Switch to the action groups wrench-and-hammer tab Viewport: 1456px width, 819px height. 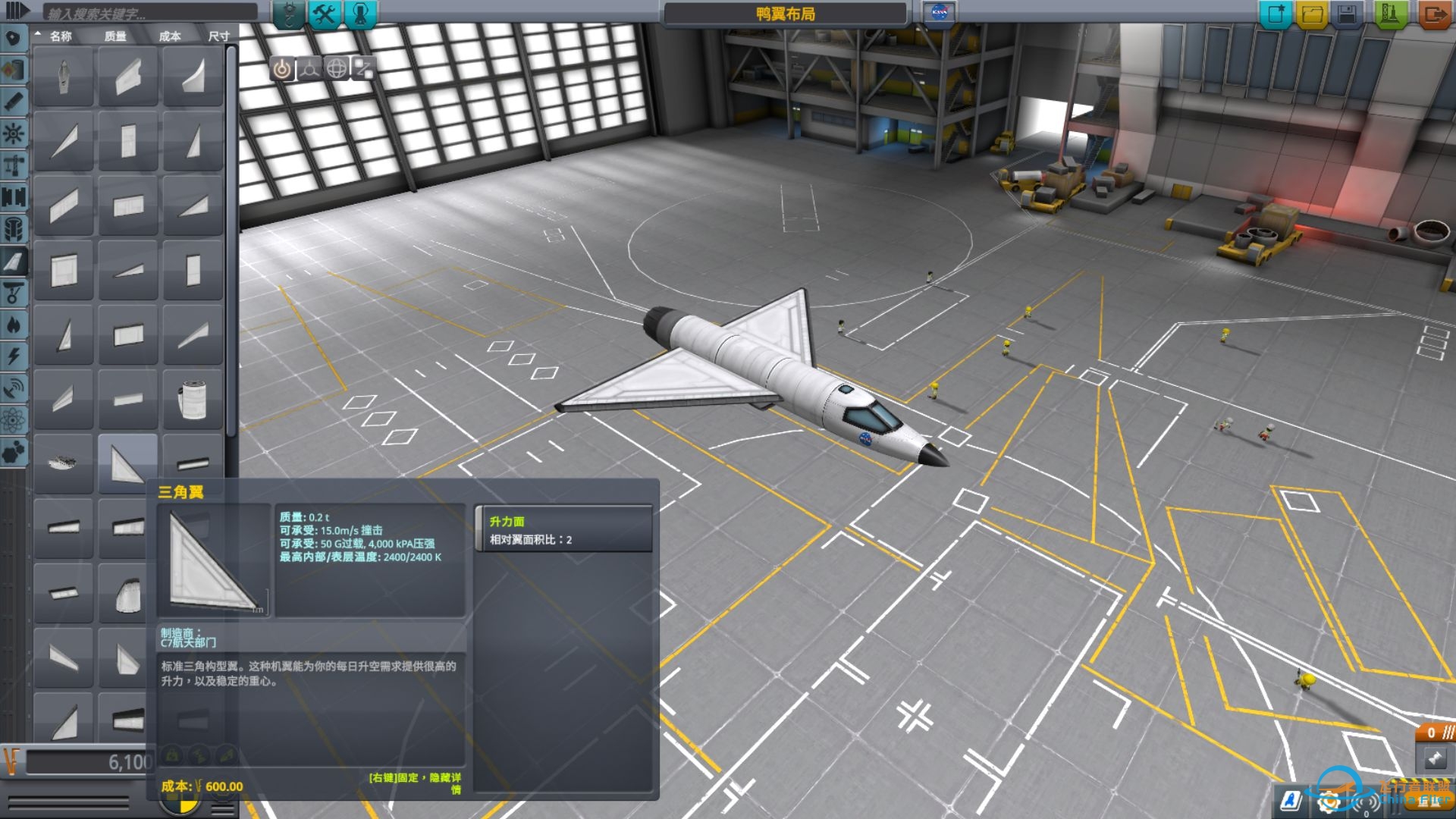(x=325, y=14)
